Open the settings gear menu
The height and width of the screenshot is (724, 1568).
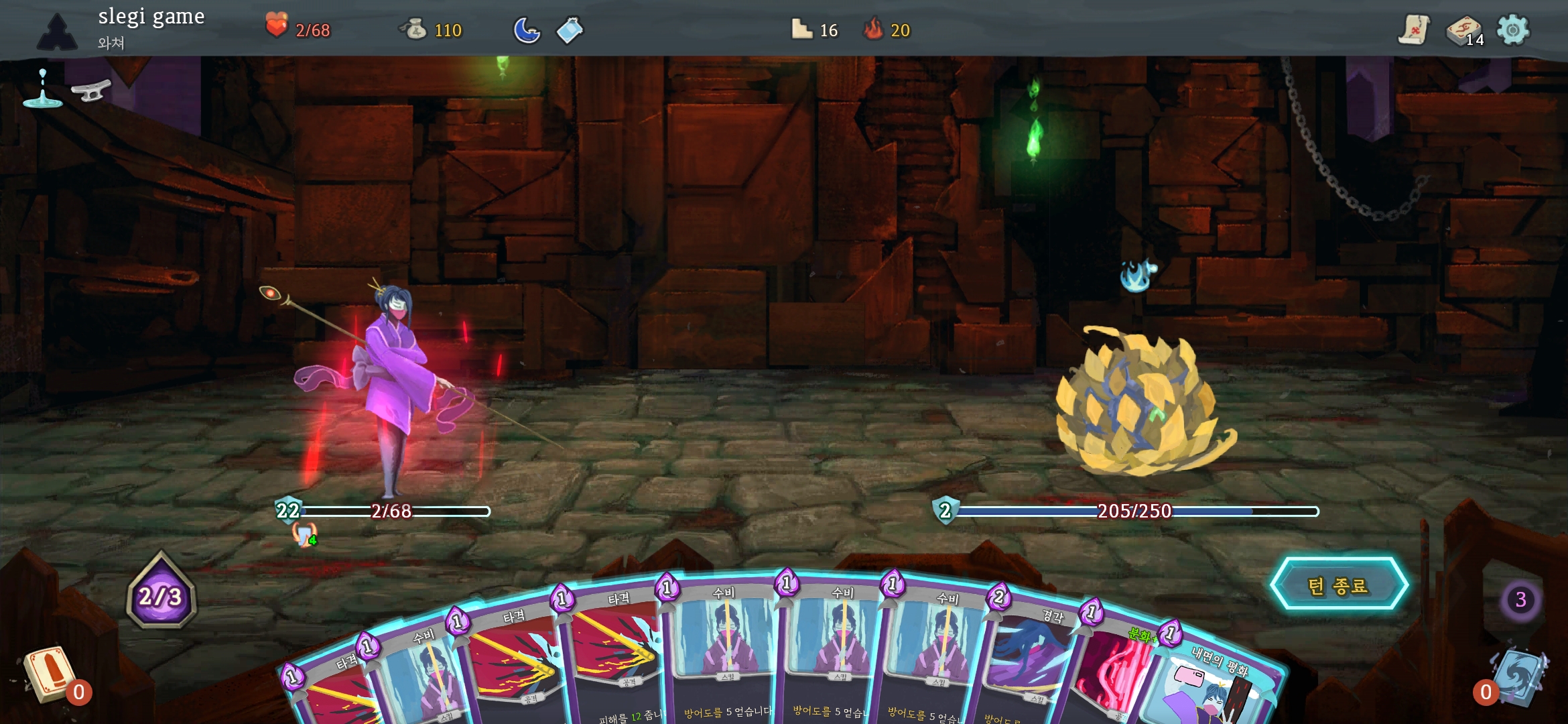[x=1512, y=30]
